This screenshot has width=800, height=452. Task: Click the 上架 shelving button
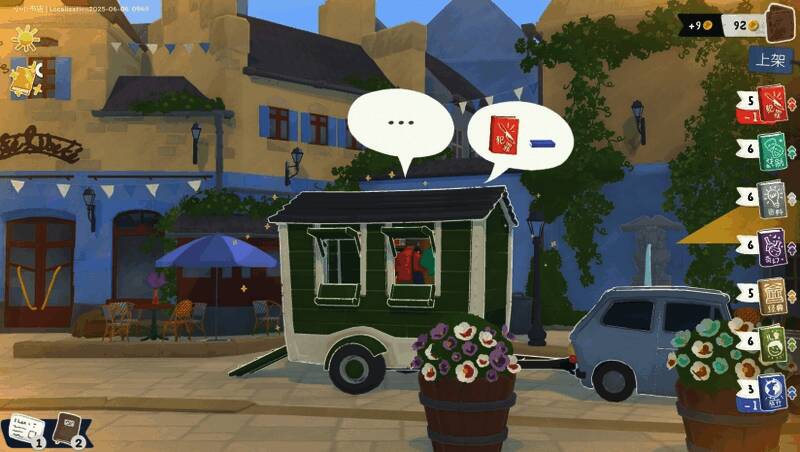771,60
